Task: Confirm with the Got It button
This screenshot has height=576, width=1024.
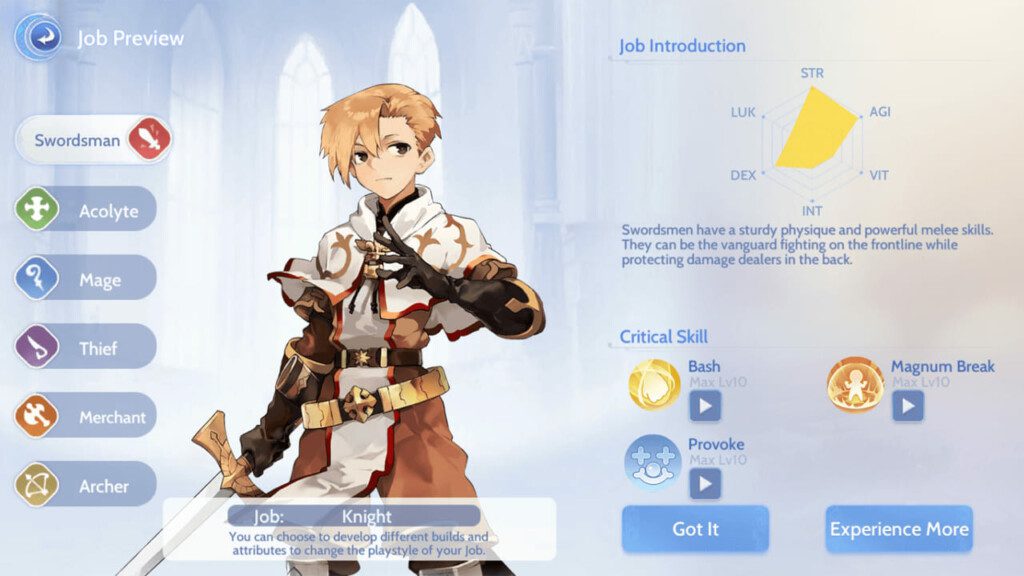Action: pos(695,528)
